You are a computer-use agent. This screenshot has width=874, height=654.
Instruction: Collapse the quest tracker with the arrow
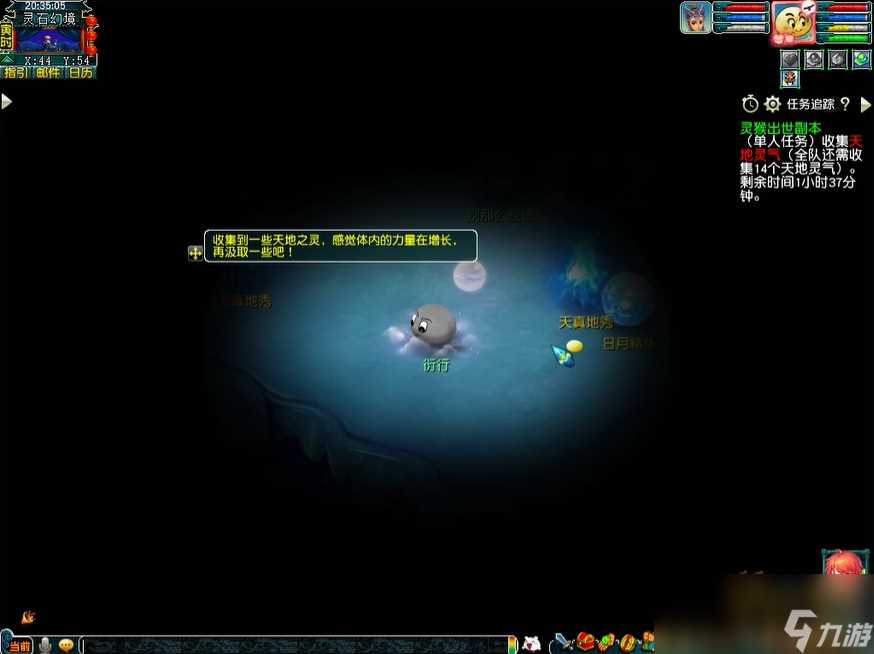tap(866, 104)
